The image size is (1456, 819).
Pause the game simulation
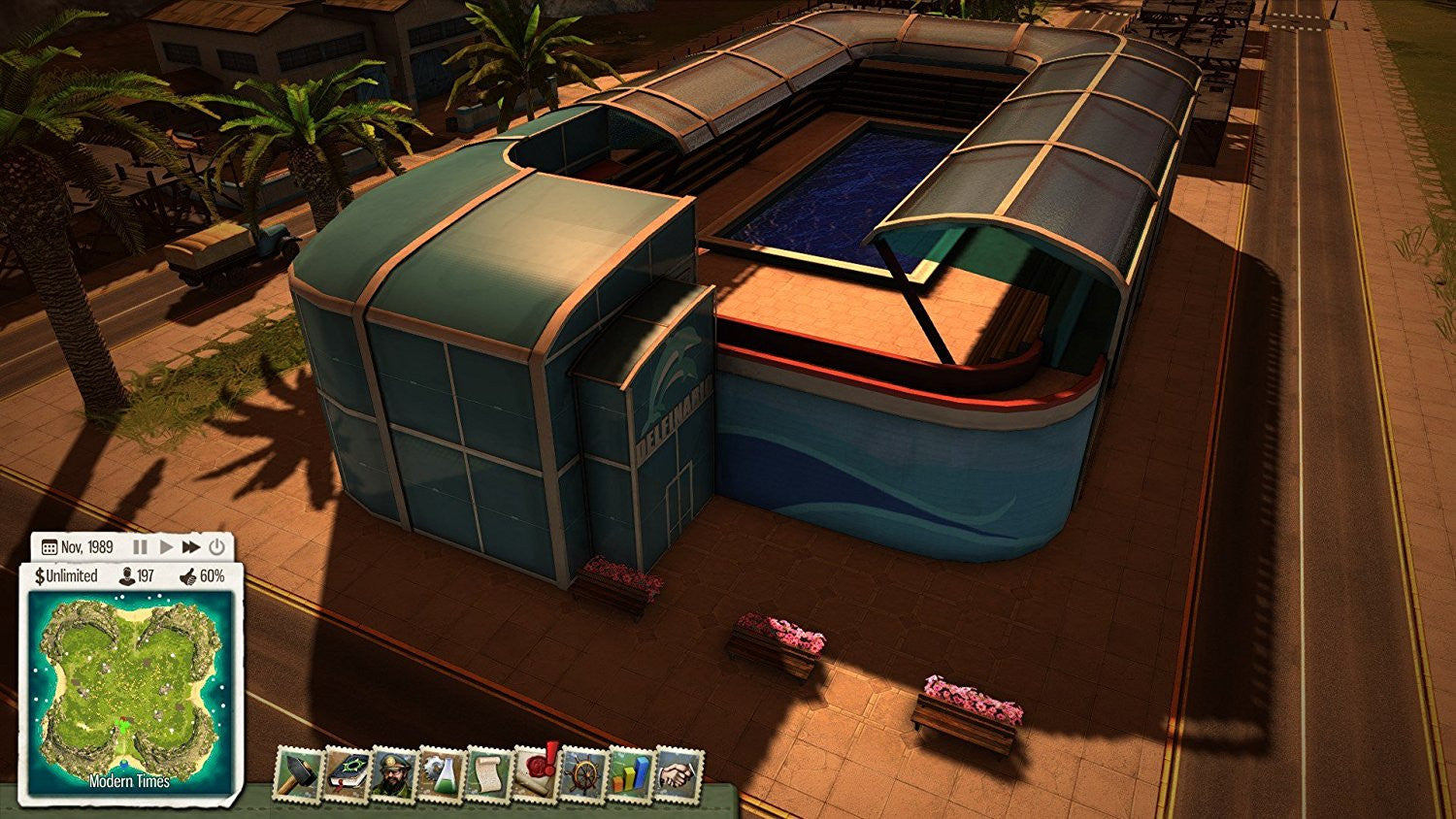[140, 547]
